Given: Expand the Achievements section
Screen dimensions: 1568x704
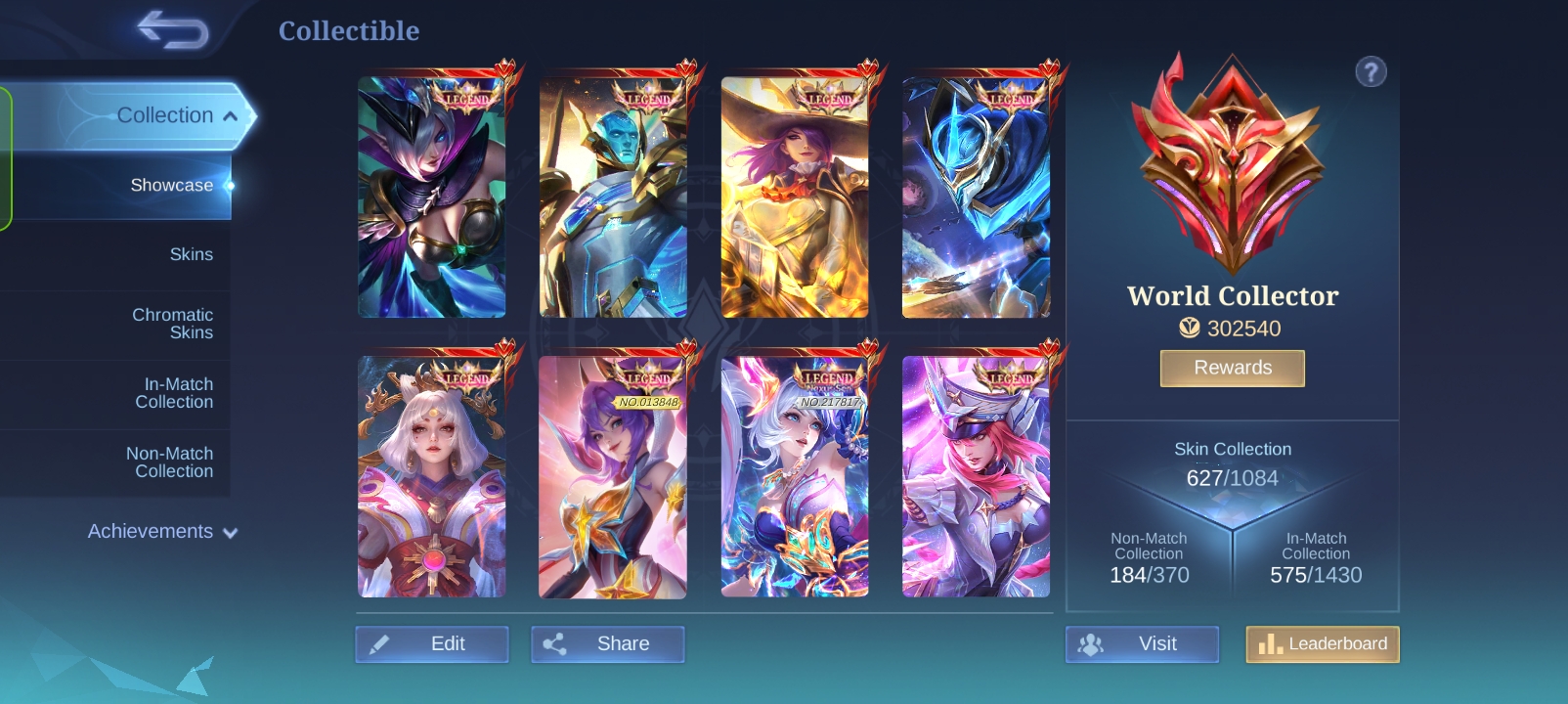Looking at the screenshot, I should coord(162,531).
